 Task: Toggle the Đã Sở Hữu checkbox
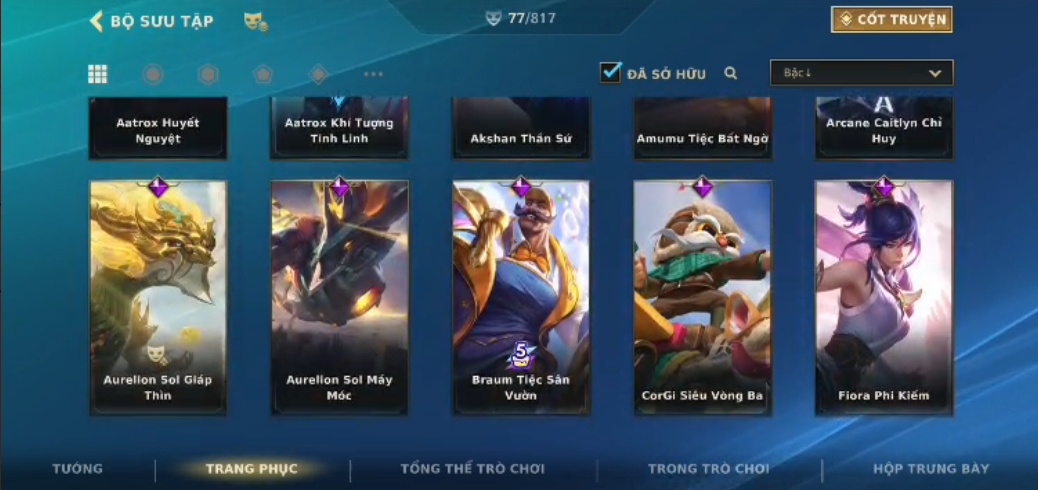(610, 73)
